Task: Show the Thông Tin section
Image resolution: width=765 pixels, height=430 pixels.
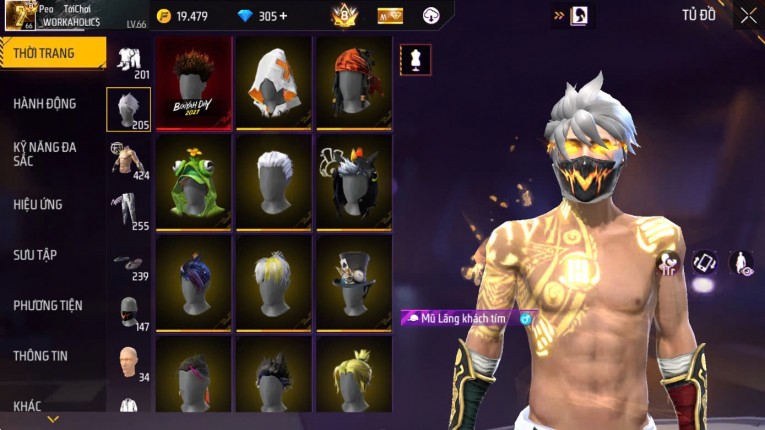Action: pyautogui.click(x=41, y=355)
